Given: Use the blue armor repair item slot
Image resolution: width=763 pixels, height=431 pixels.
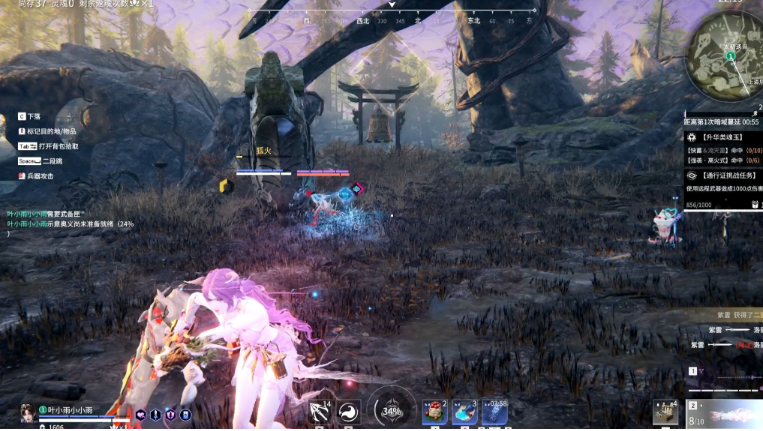Looking at the screenshot, I should coord(465,411).
